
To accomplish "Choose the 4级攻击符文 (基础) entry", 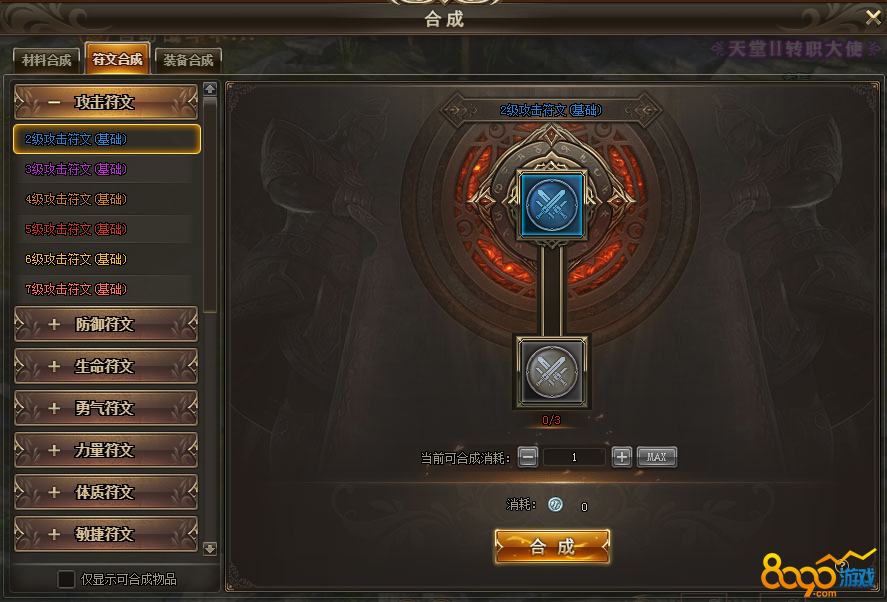I will tap(77, 199).
